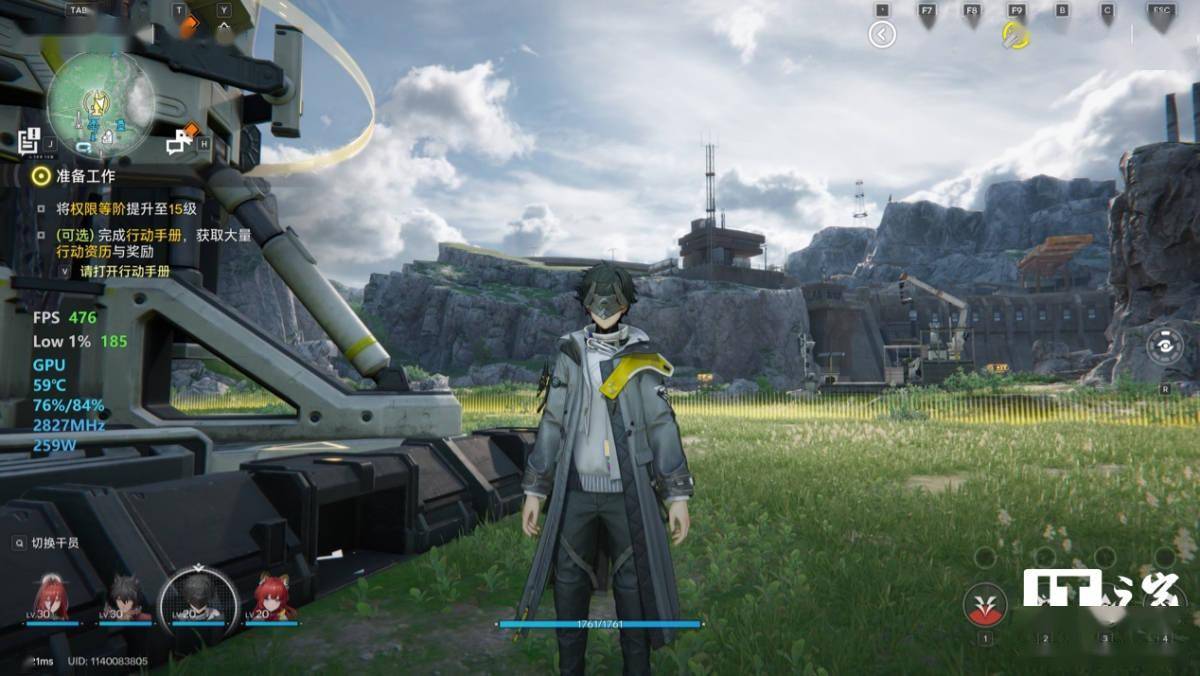Screen dimensions: 1200x676
Task: Open the quest log document icon
Action: pyautogui.click(x=29, y=141)
